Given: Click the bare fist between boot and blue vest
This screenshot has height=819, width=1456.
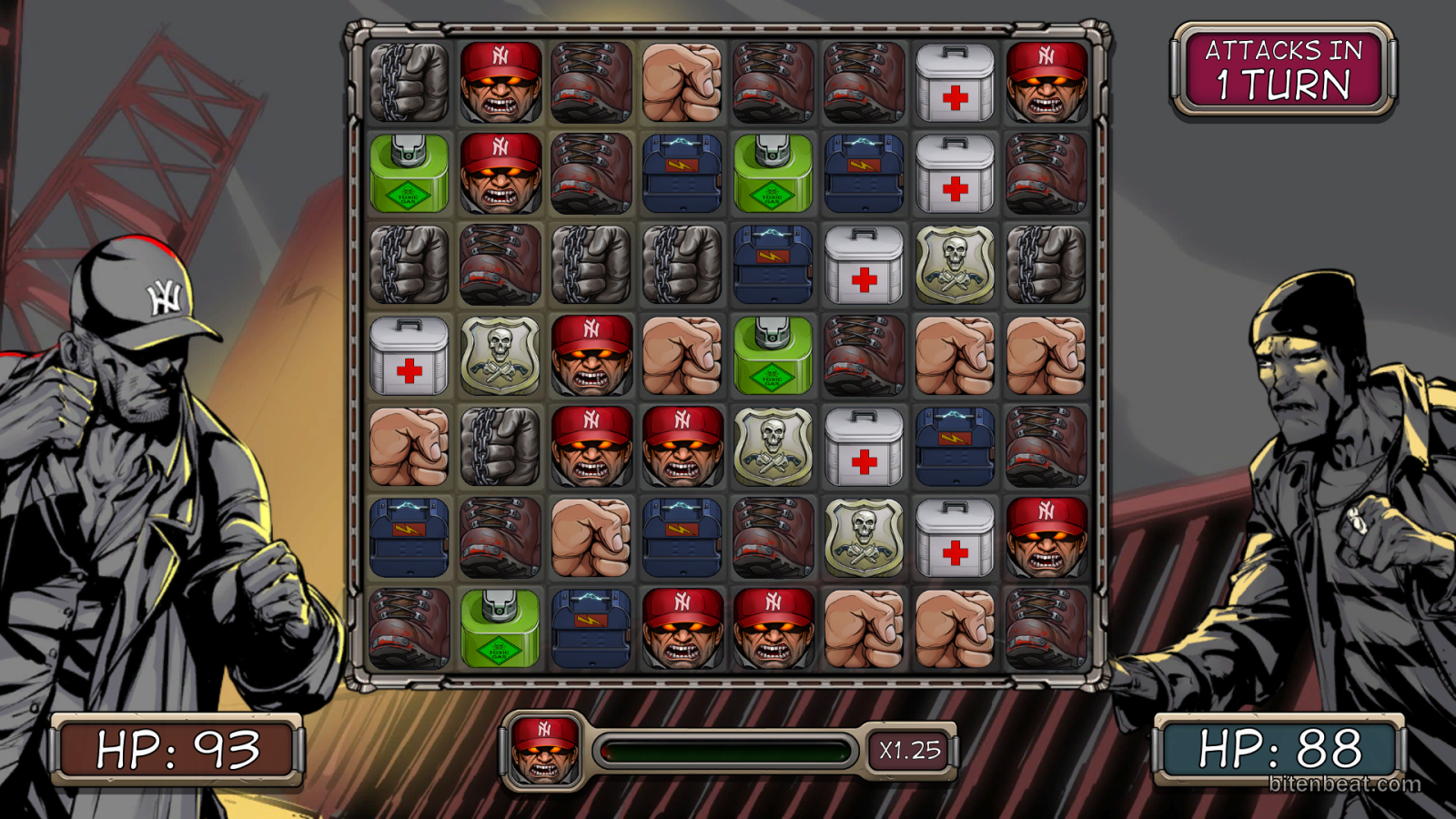Looking at the screenshot, I should click(591, 538).
